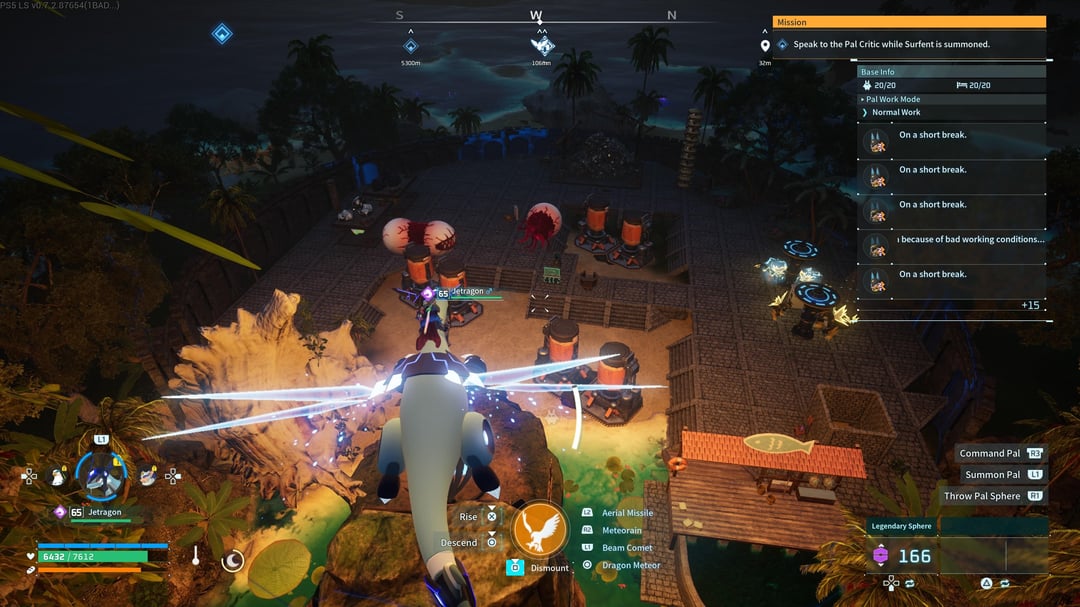The image size is (1080, 607).
Task: Use the Aerial Missile skill
Action: tap(627, 513)
